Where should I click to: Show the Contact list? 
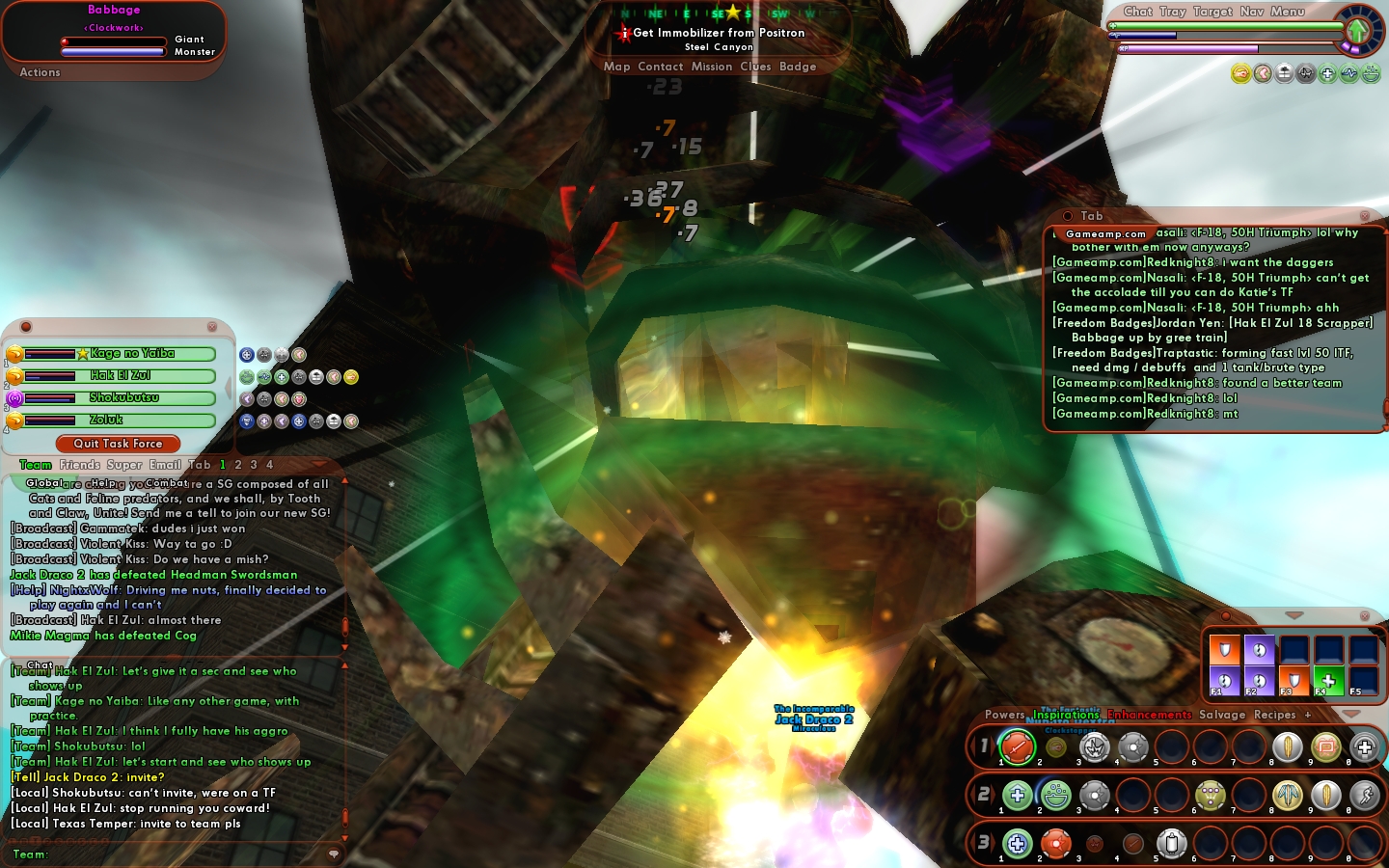click(x=660, y=67)
